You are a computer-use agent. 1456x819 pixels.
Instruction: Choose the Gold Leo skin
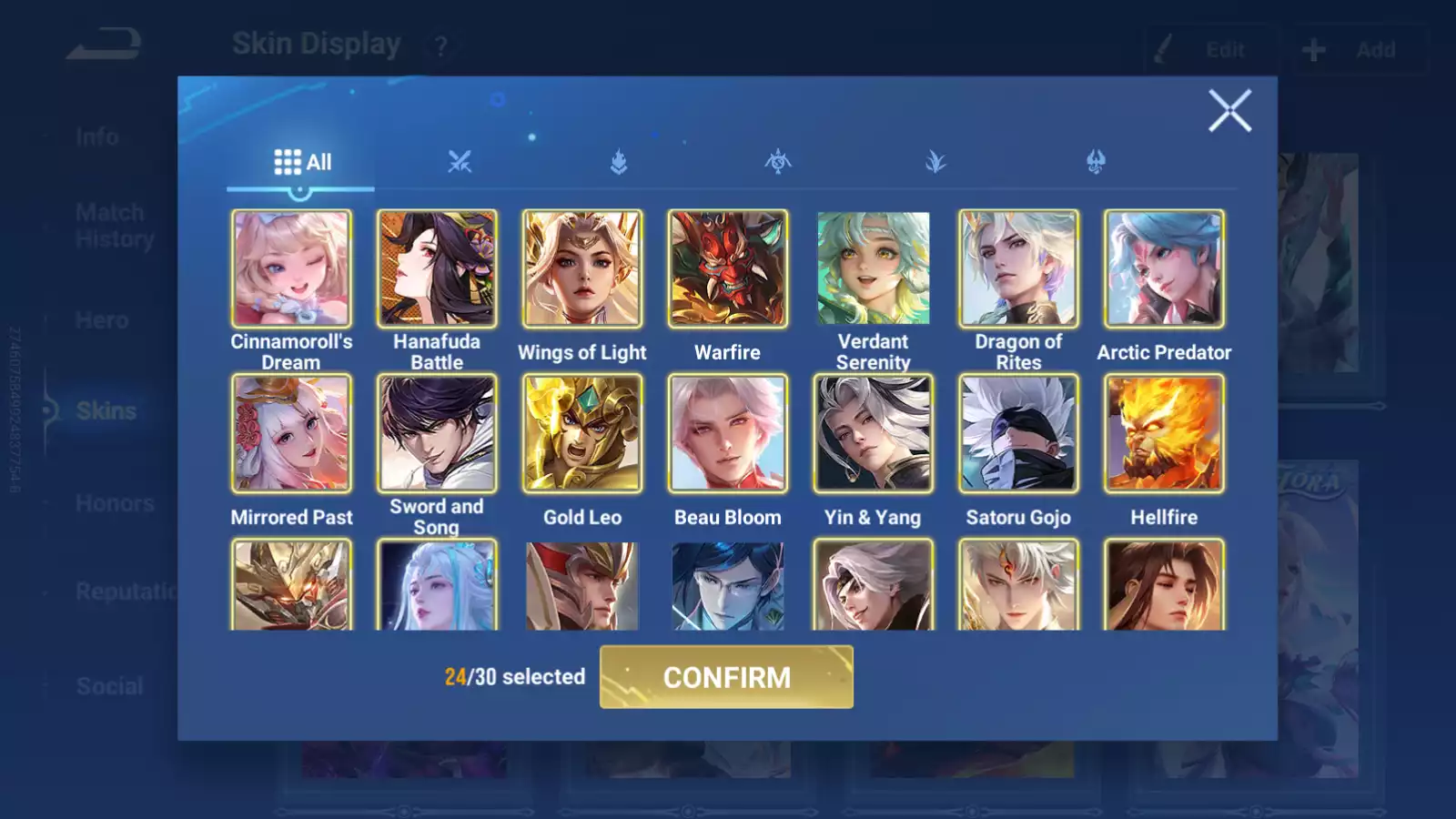[x=582, y=433]
